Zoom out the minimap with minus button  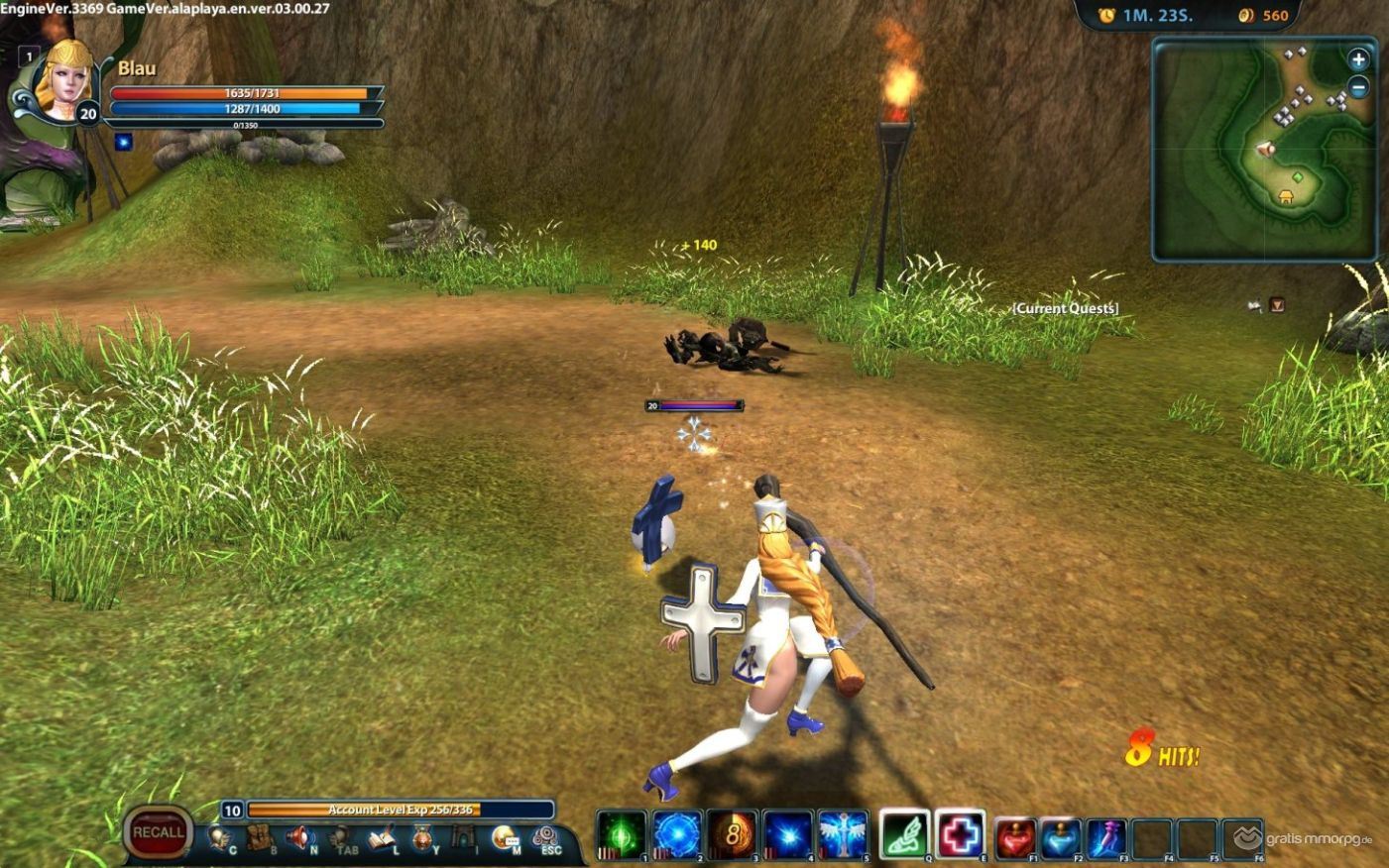[1358, 87]
